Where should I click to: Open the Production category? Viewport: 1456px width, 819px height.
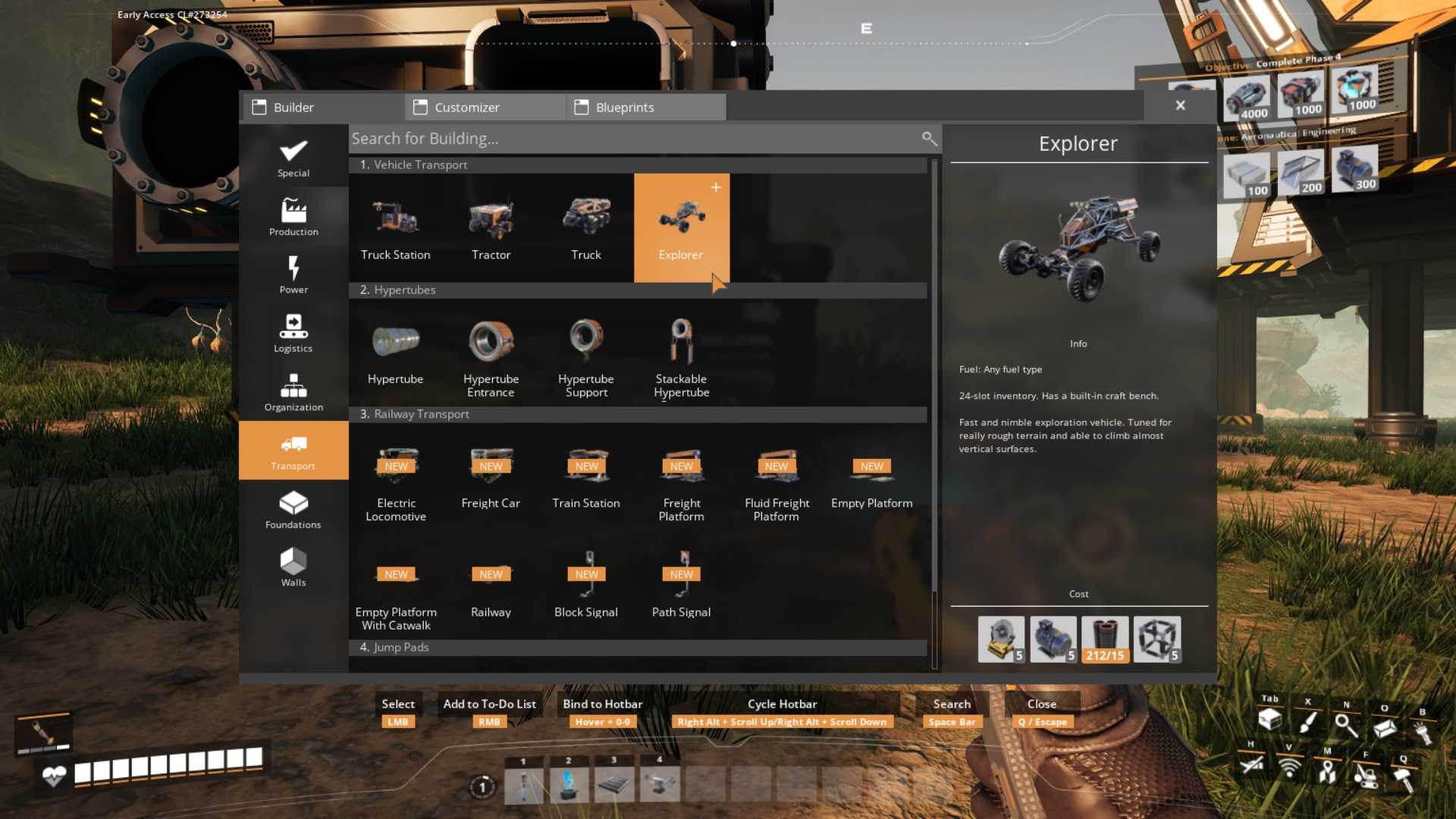pyautogui.click(x=293, y=218)
